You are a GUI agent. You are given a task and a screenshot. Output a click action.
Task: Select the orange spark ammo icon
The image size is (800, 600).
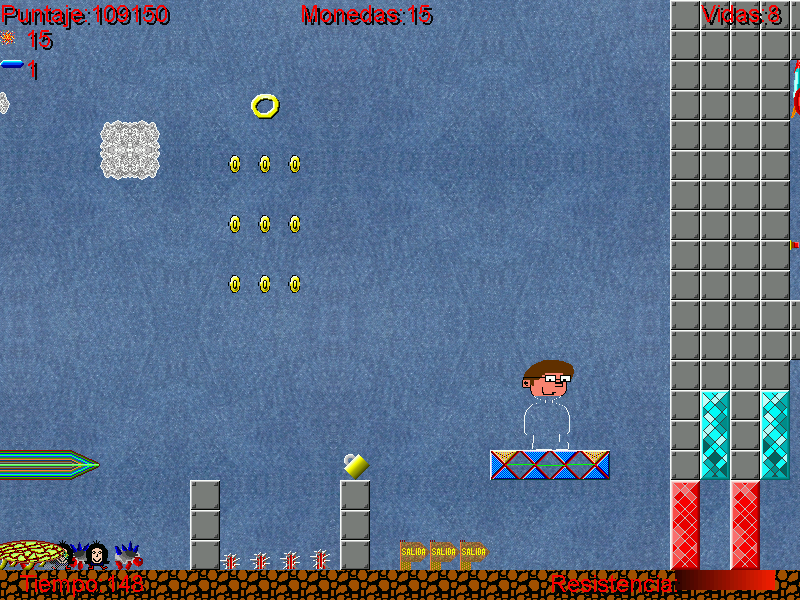click(8, 39)
